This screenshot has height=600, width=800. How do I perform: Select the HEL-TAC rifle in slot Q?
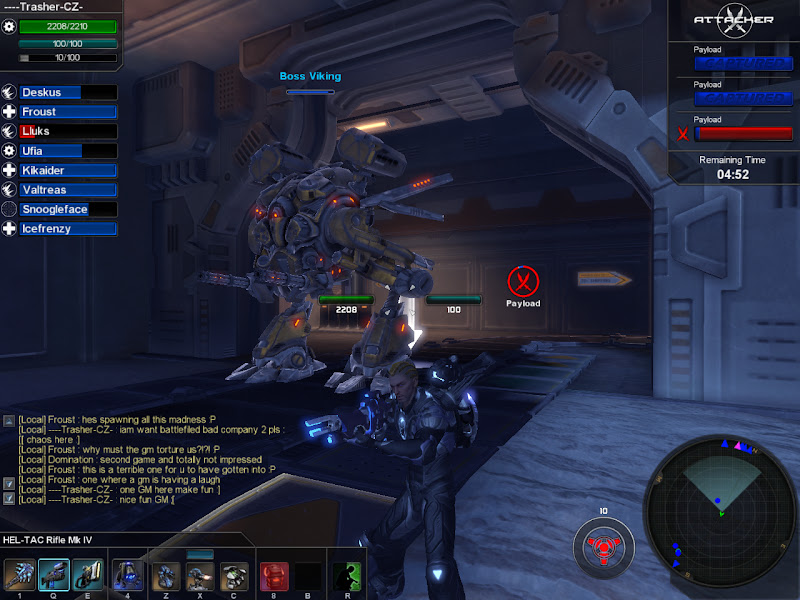coord(53,575)
